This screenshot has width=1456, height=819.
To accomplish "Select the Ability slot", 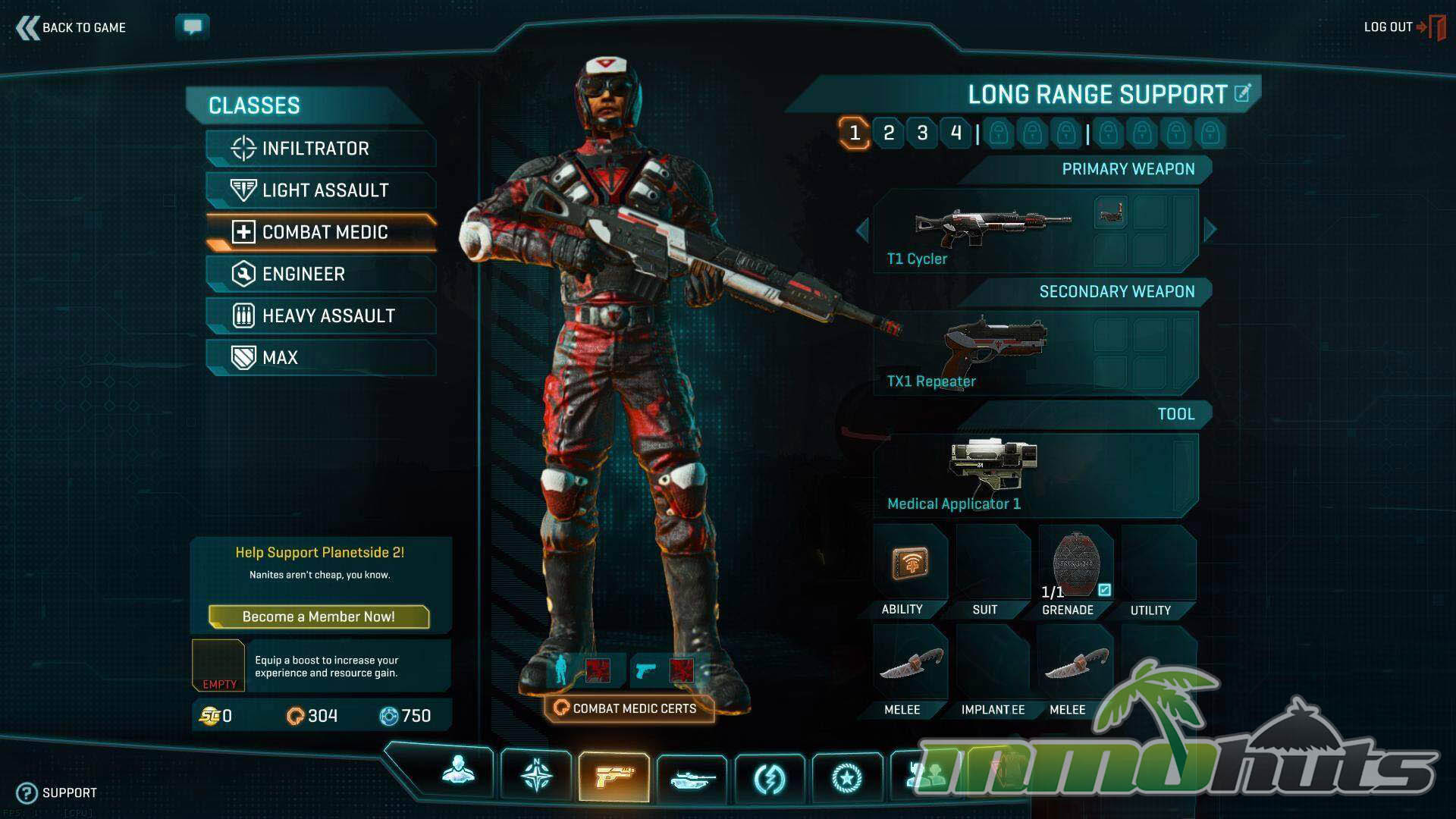I will point(909,570).
